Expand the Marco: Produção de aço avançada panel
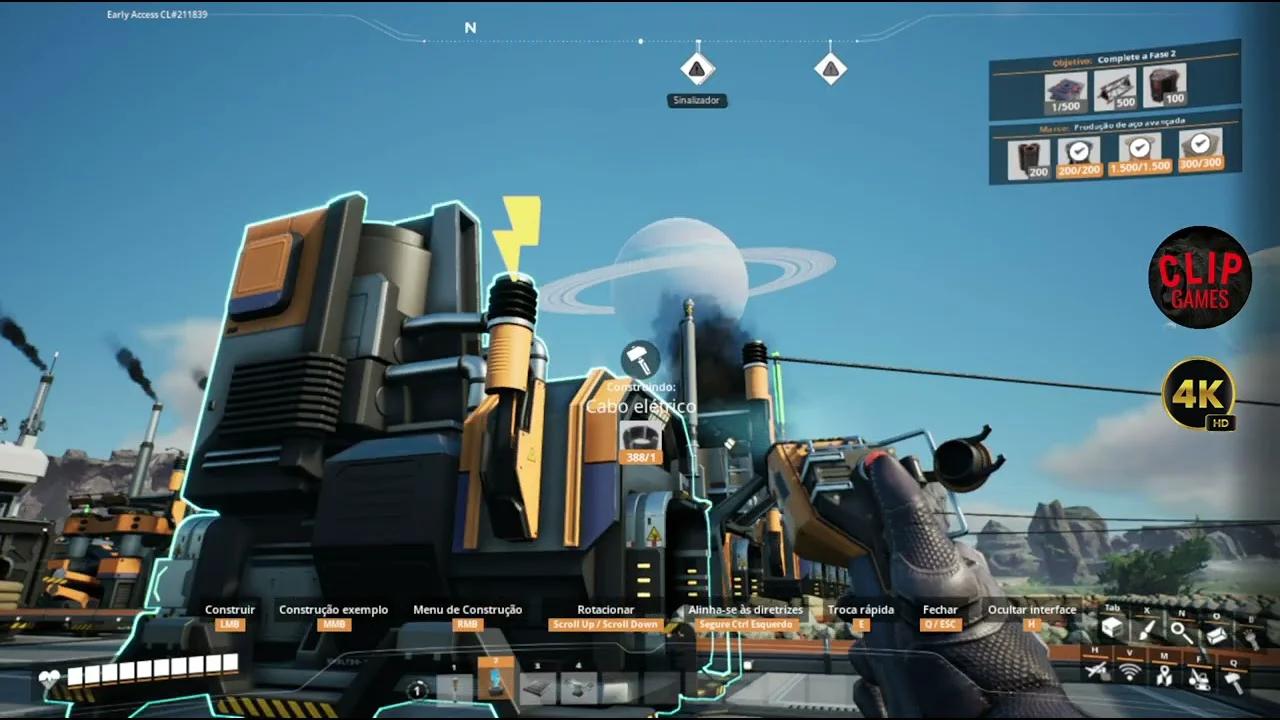Screen dimensions: 1280x720 1113,126
